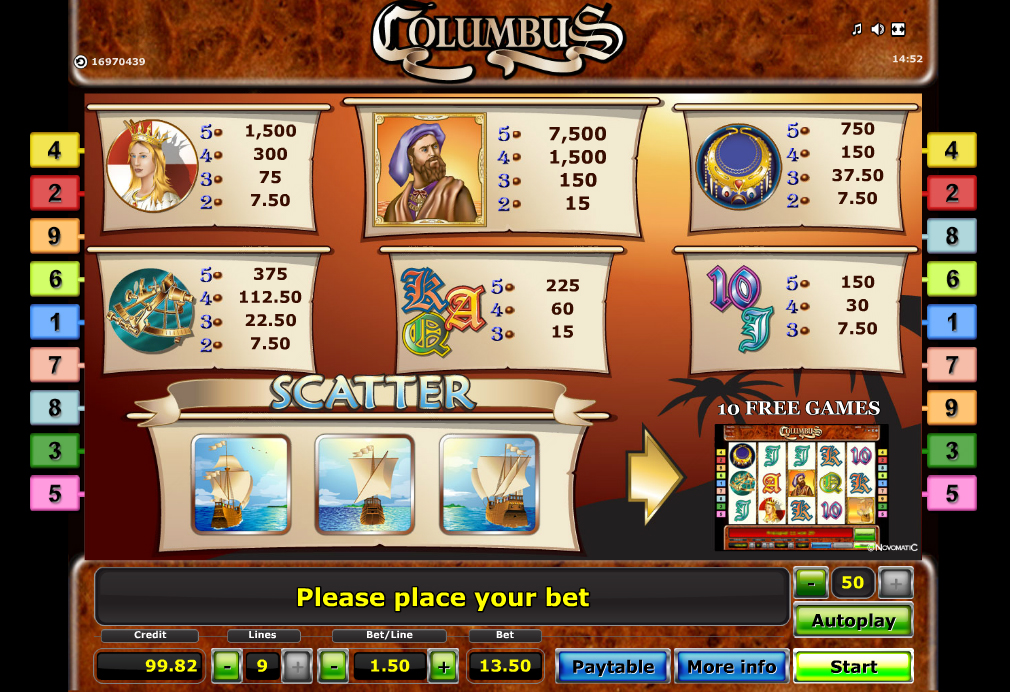The width and height of the screenshot is (1010, 692).
Task: Switch to fullscreen mode
Action: (898, 29)
